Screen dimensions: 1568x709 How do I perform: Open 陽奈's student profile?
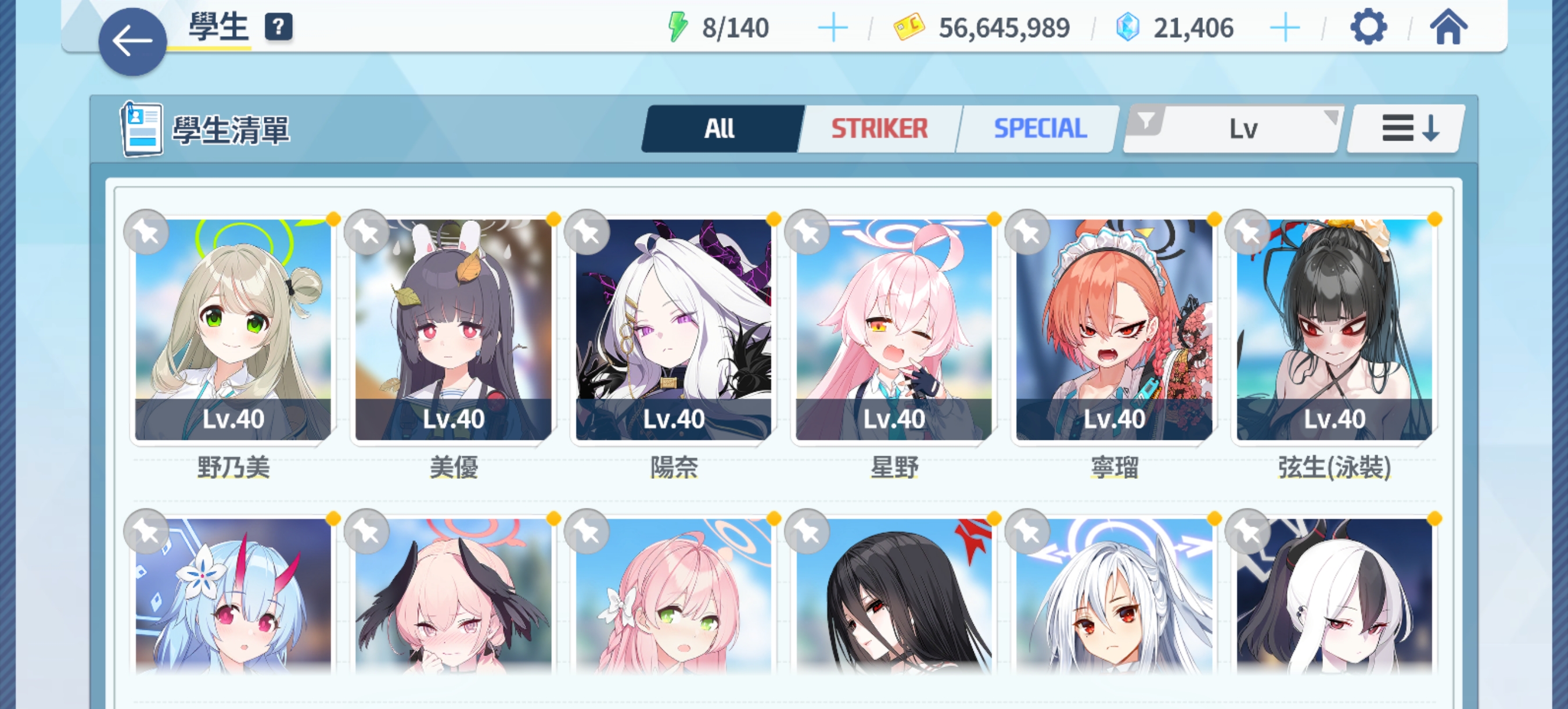[x=673, y=330]
